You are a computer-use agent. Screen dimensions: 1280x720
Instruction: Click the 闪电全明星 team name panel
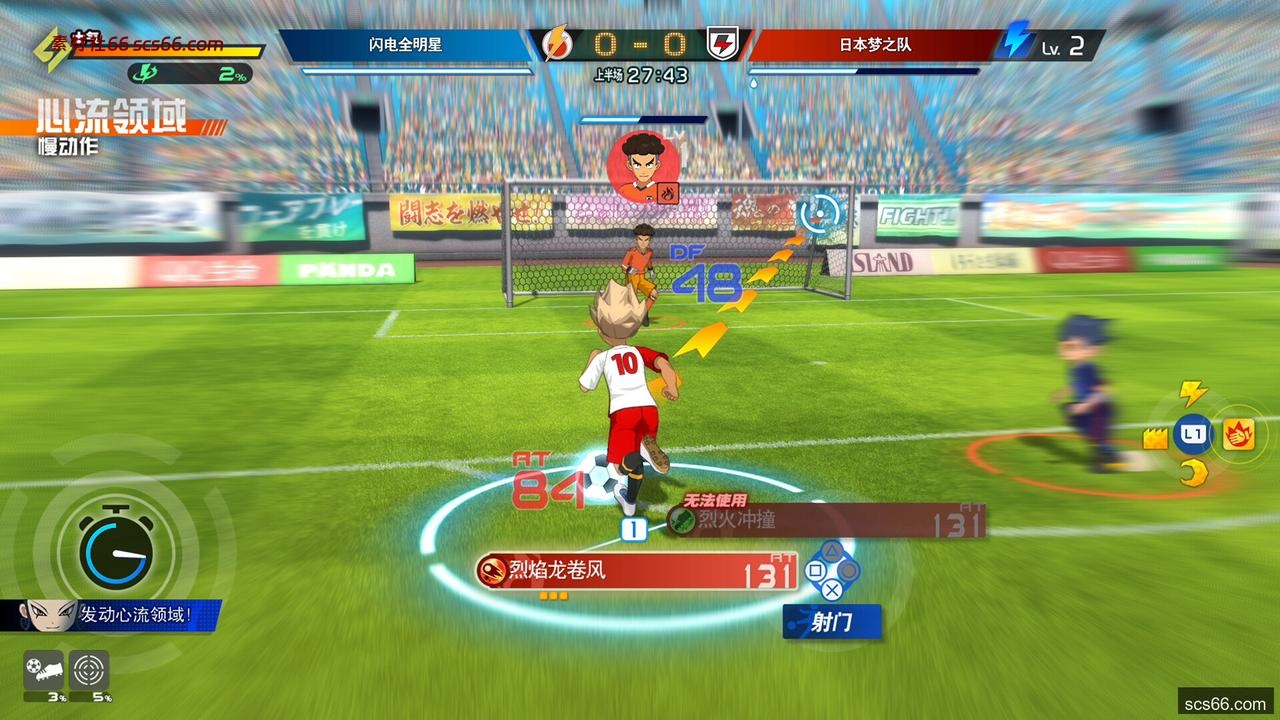pos(405,45)
